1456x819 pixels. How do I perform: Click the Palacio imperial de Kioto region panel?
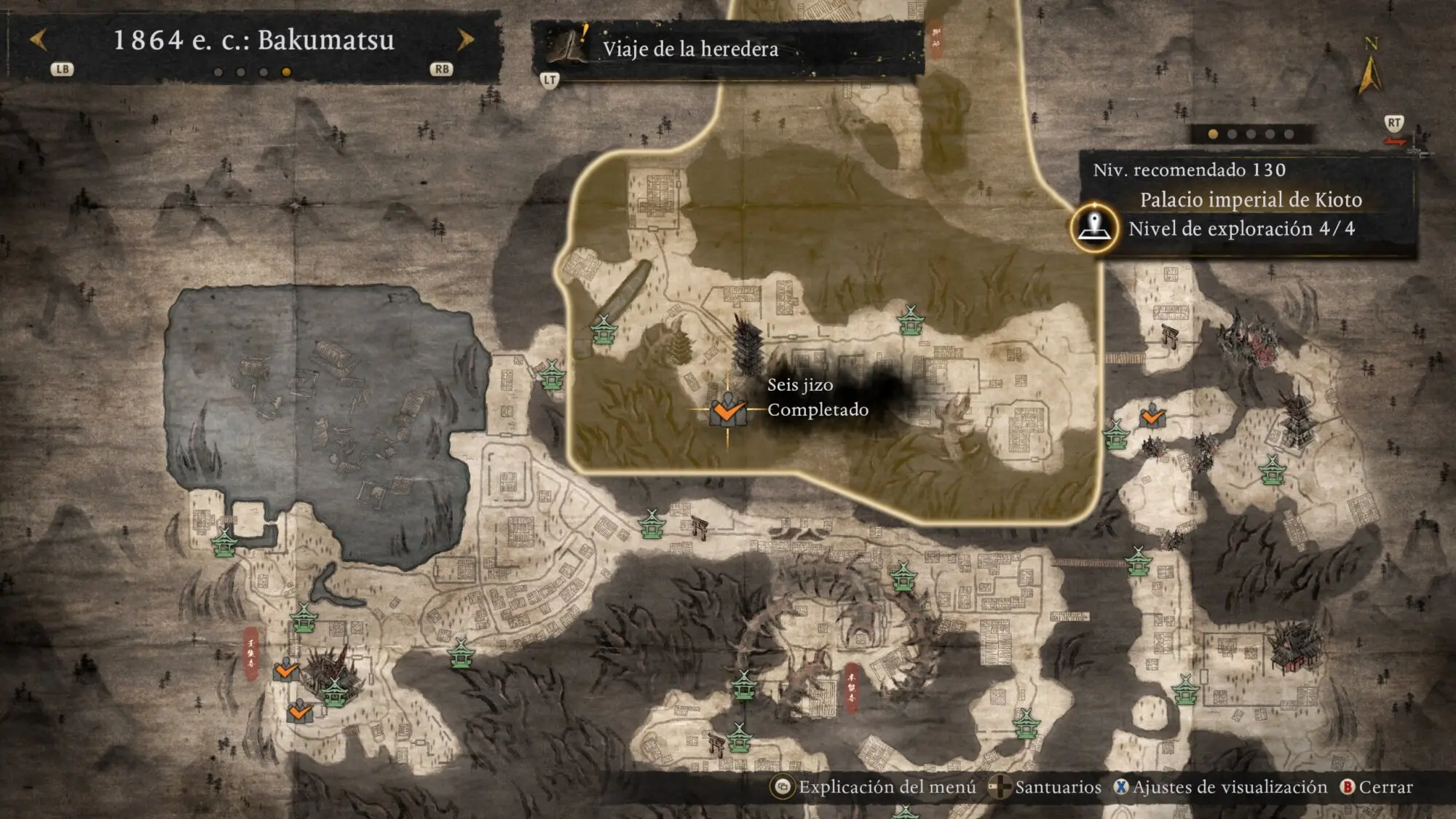tap(1249, 200)
